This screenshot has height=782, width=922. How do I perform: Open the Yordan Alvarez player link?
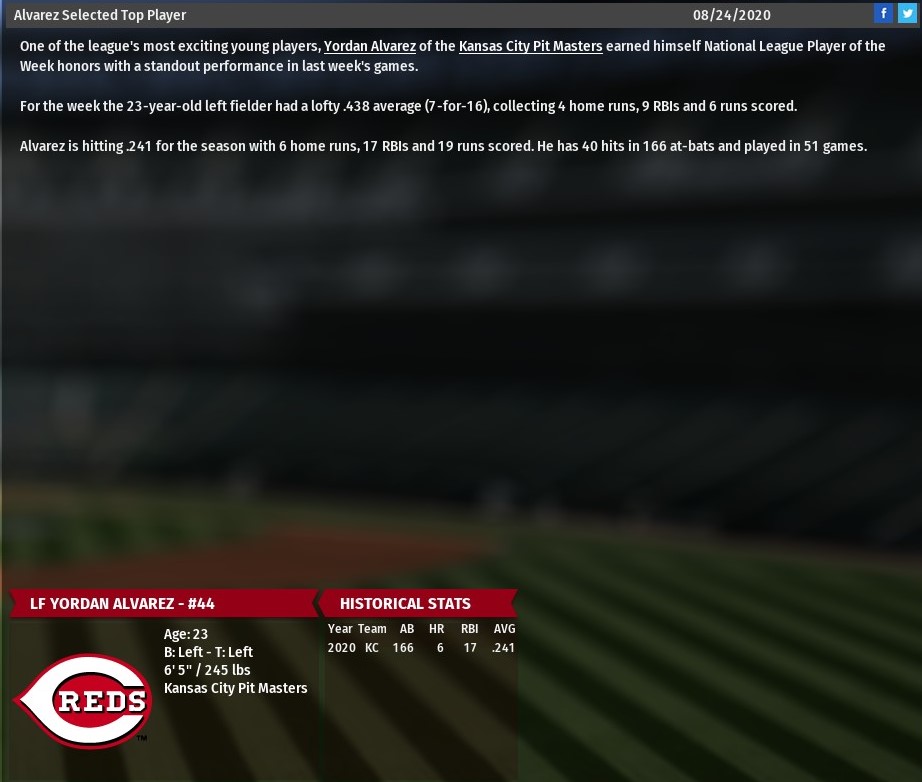tap(369, 46)
